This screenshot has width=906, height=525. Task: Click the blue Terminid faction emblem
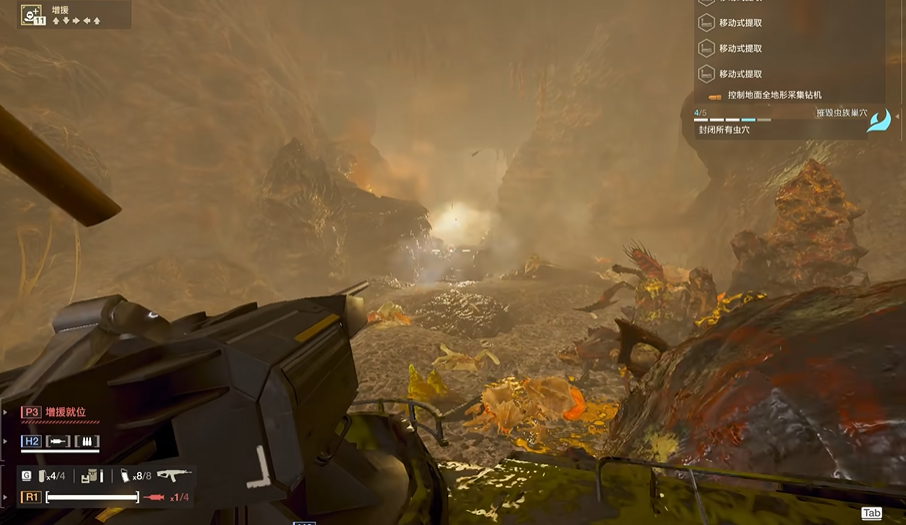point(879,121)
